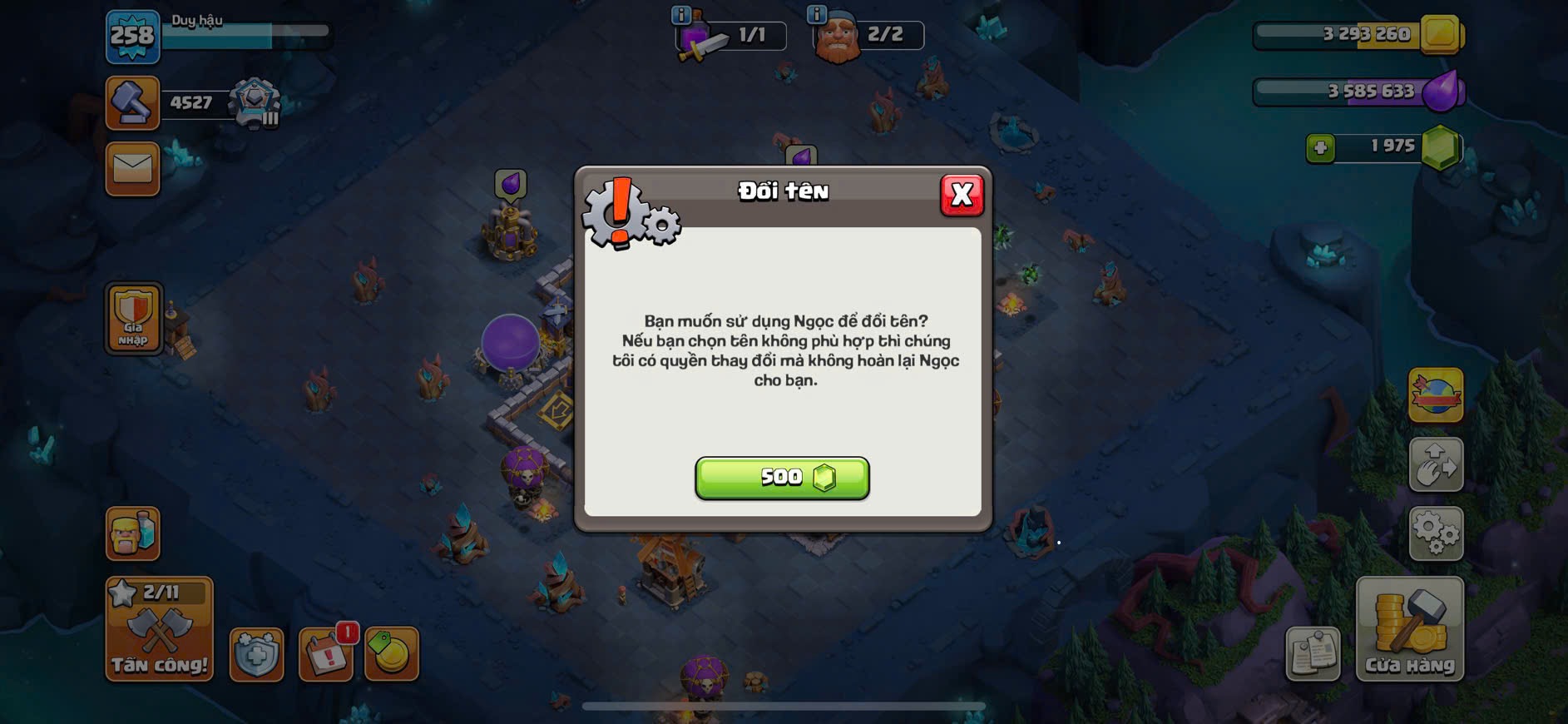Open the Cửa hàng shop
The width and height of the screenshot is (1568, 724).
pyautogui.click(x=1409, y=629)
